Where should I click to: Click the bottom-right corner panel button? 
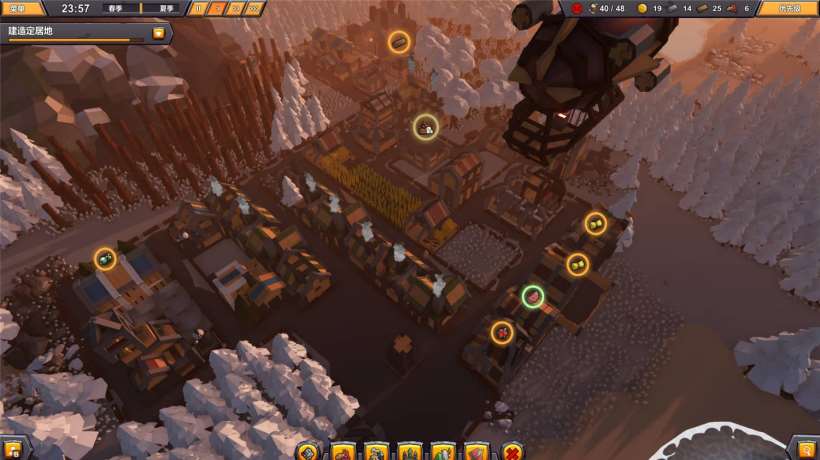tap(805, 448)
